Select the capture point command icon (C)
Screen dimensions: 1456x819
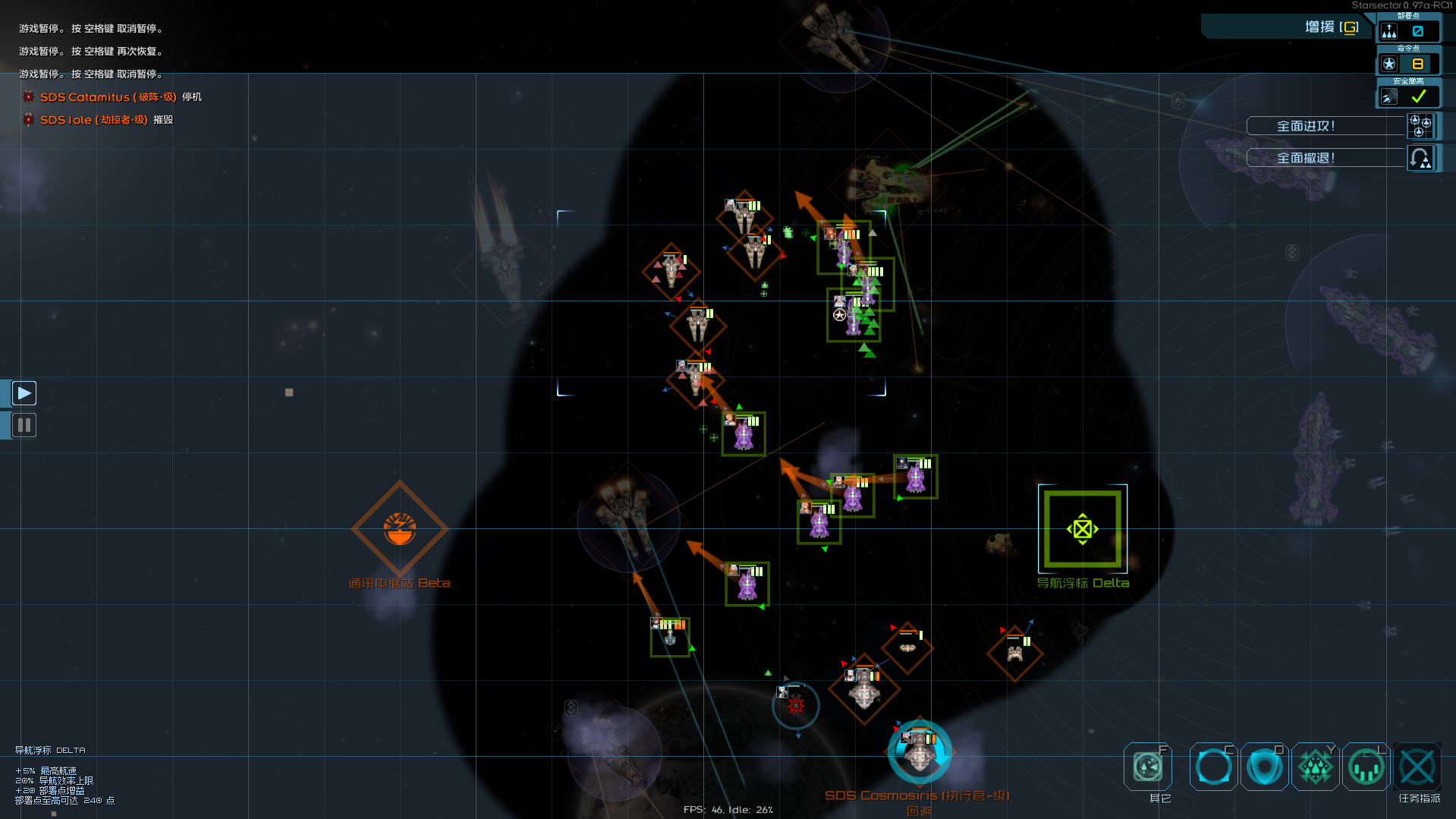coord(1212,767)
